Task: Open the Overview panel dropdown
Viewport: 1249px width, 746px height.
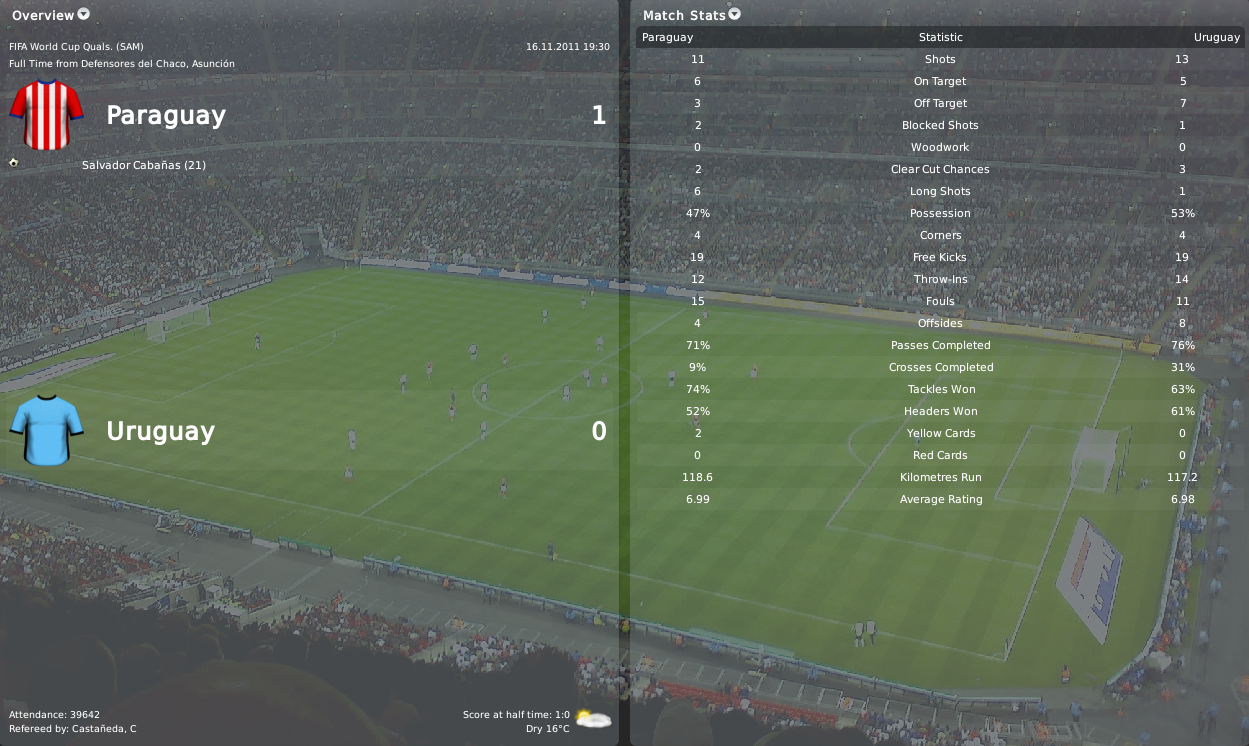Action: coord(83,14)
